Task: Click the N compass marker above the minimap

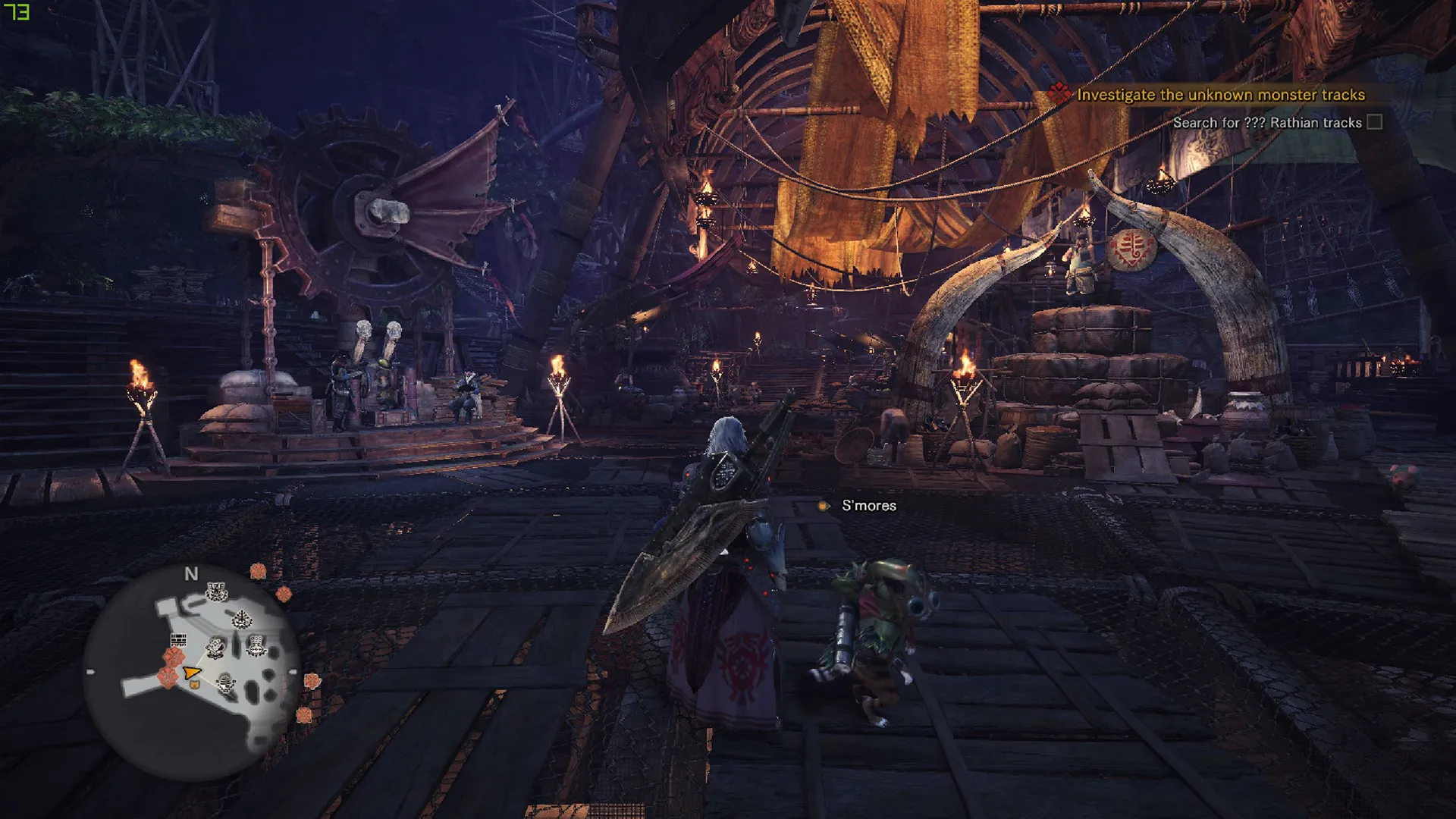Action: click(x=191, y=574)
